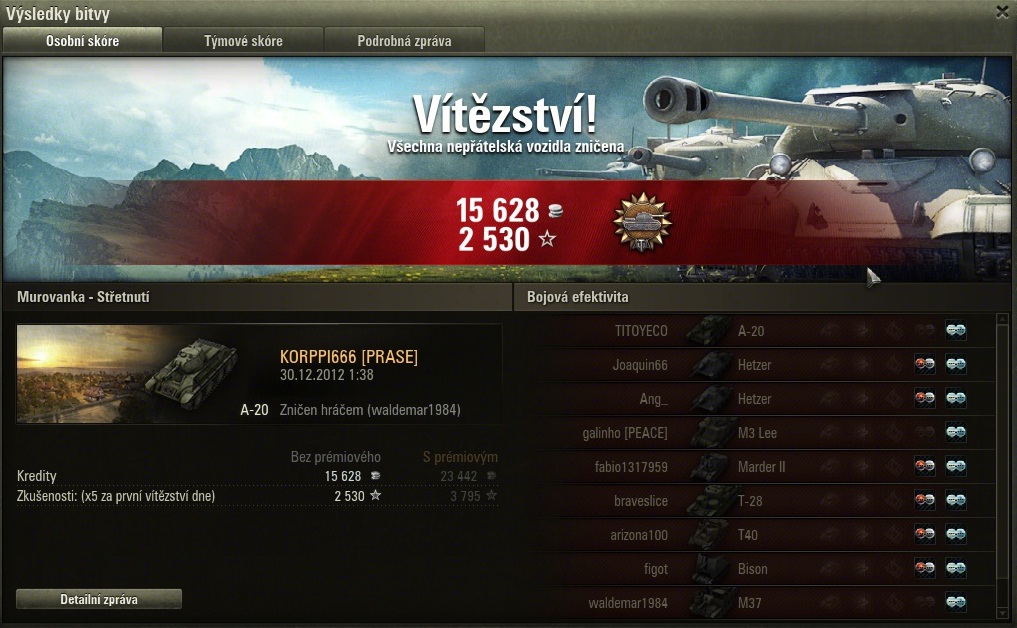1017x628 pixels.
Task: Close the battle results window
Action: (1002, 12)
